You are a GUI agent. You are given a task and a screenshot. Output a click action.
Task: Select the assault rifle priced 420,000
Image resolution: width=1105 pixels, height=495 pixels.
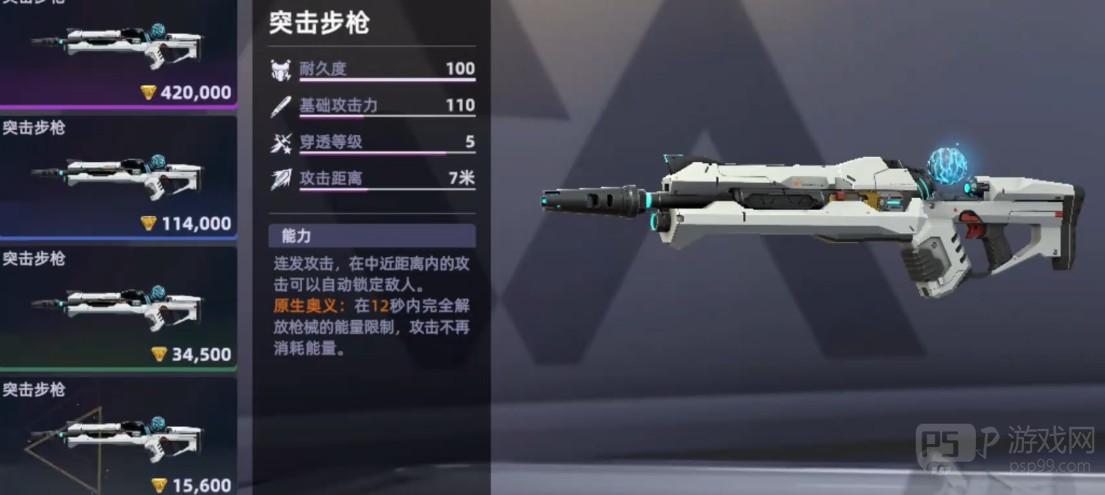[x=117, y=50]
